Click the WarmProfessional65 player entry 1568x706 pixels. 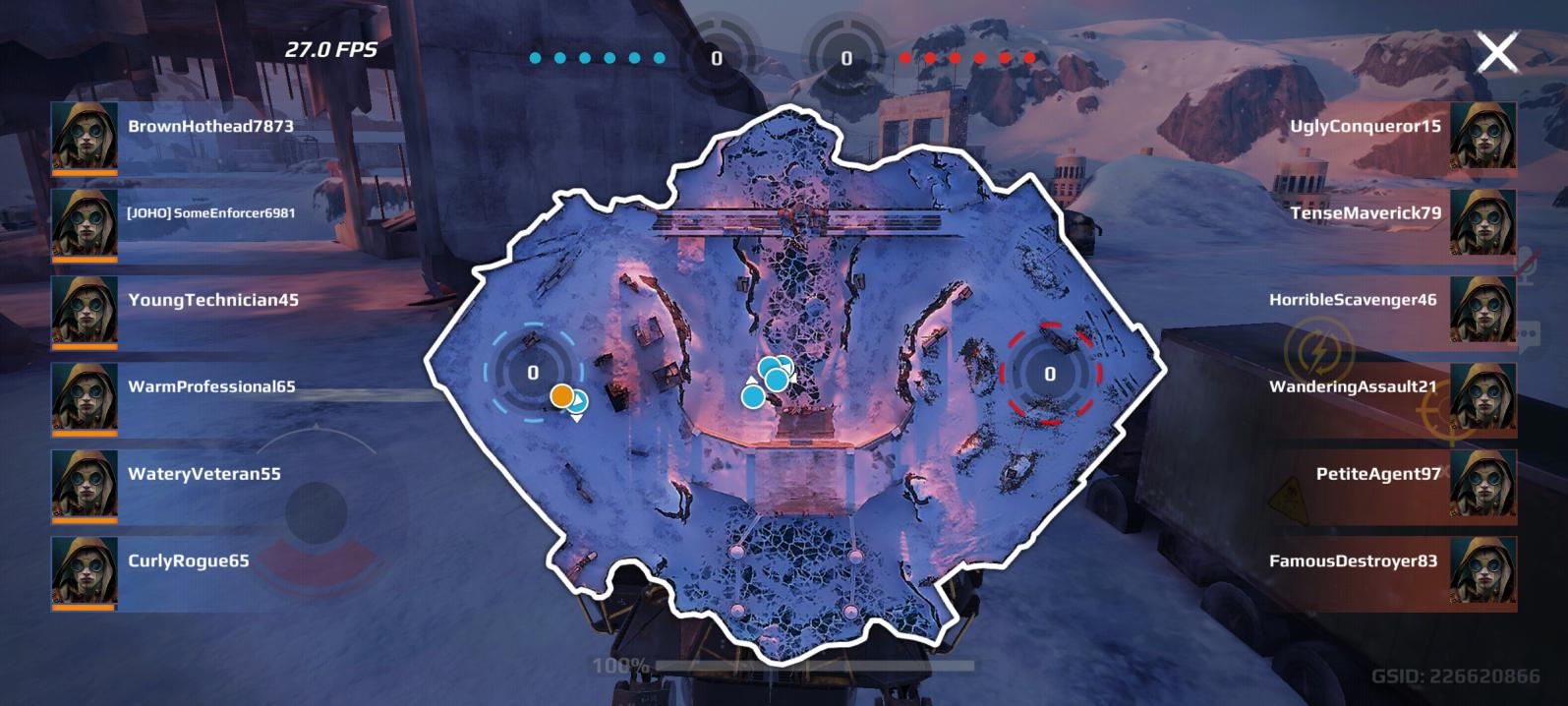click(210, 386)
